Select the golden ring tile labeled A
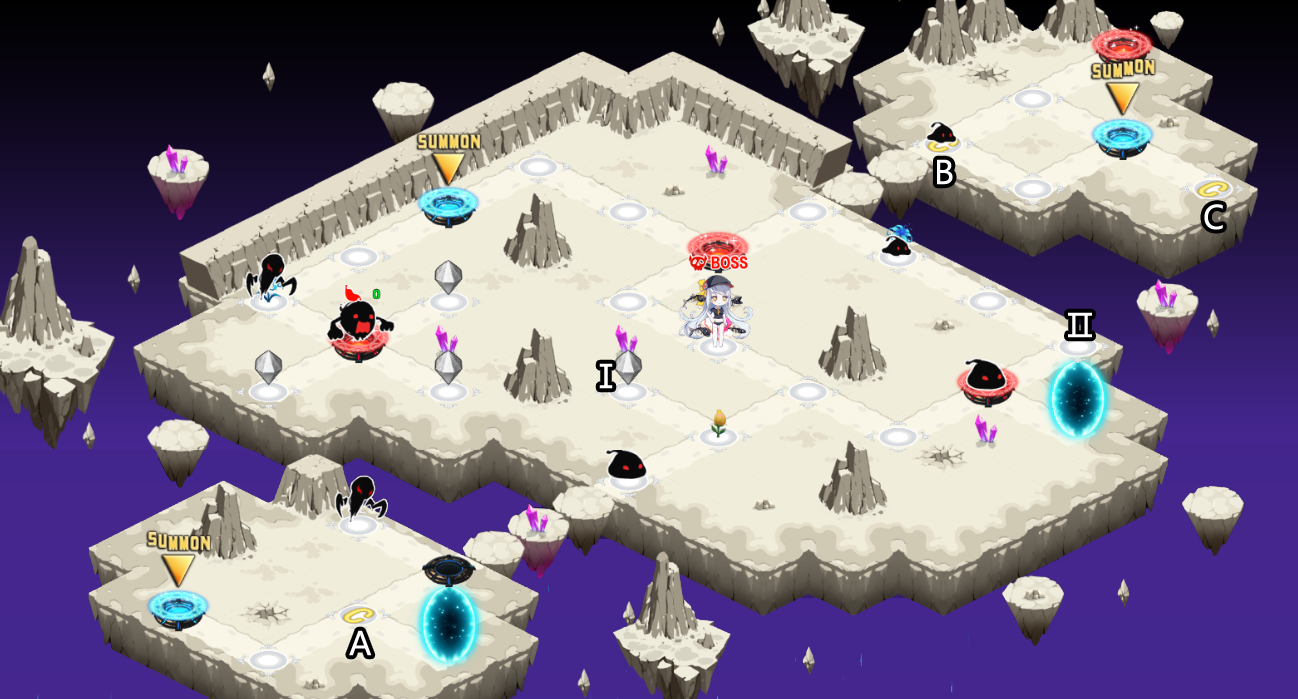Image resolution: width=1298 pixels, height=699 pixels. (x=358, y=615)
